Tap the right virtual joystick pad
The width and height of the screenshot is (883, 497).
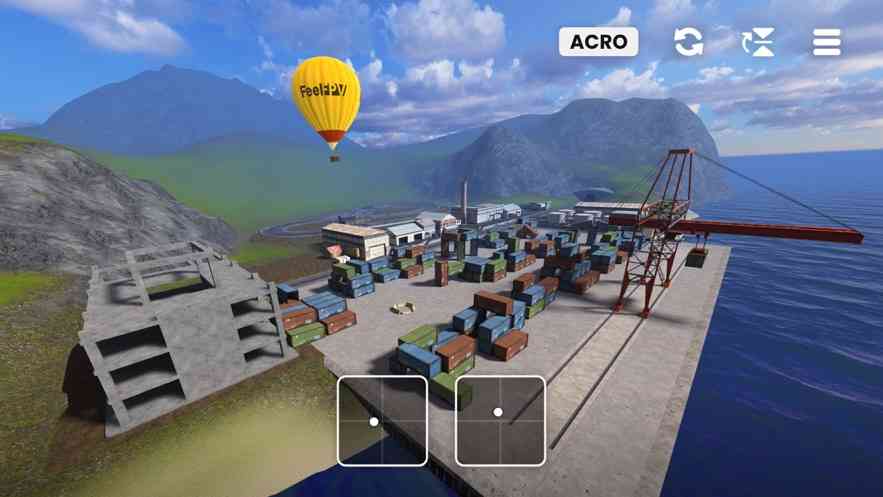tap(500, 420)
